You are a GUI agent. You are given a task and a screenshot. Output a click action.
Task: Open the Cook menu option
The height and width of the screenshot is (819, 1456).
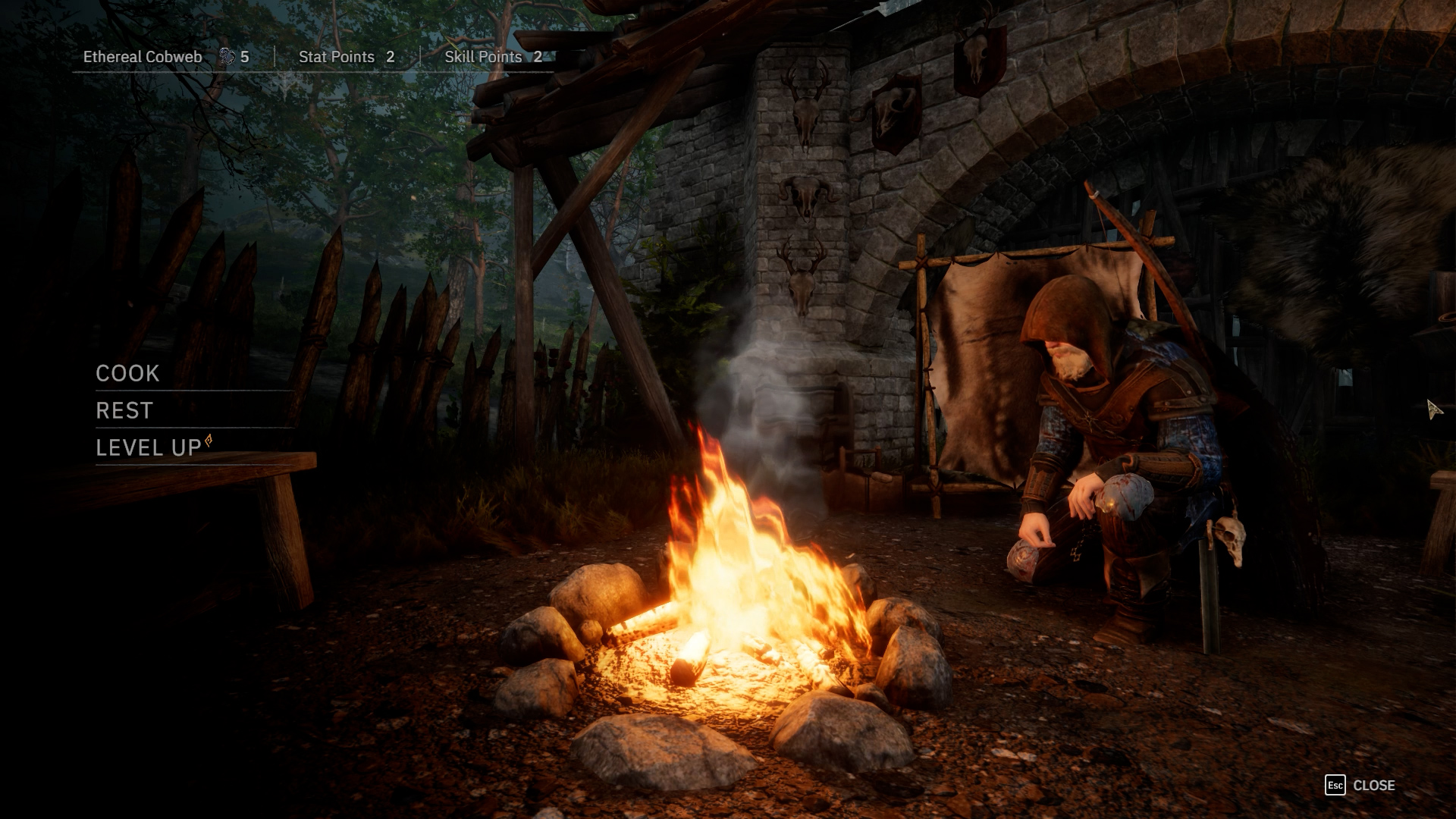coord(128,373)
